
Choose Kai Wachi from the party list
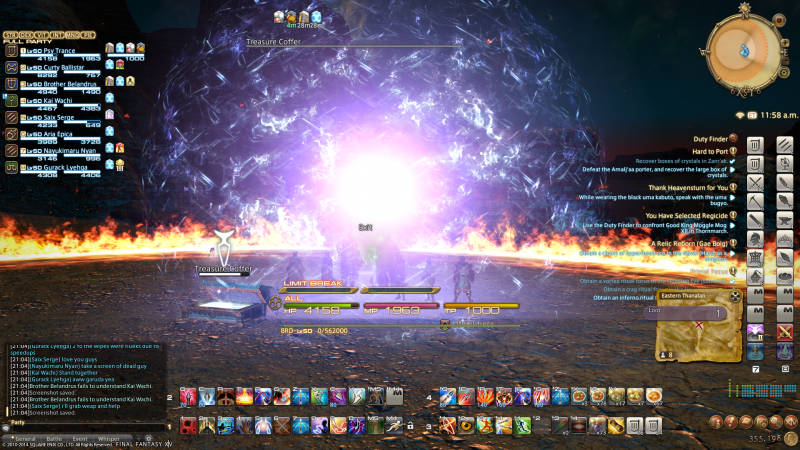(50, 99)
